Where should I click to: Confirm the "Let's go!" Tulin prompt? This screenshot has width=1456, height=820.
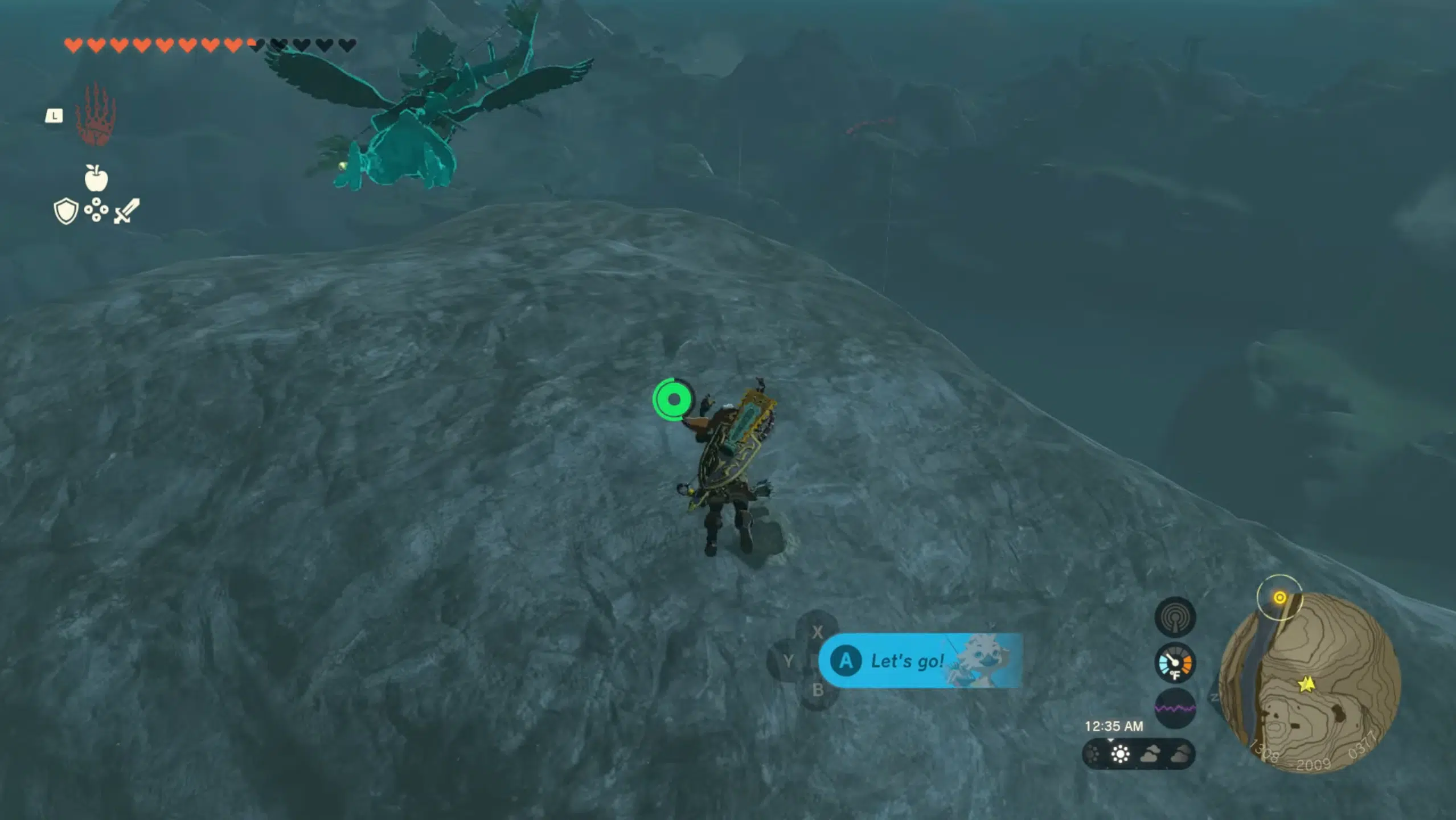click(x=920, y=661)
